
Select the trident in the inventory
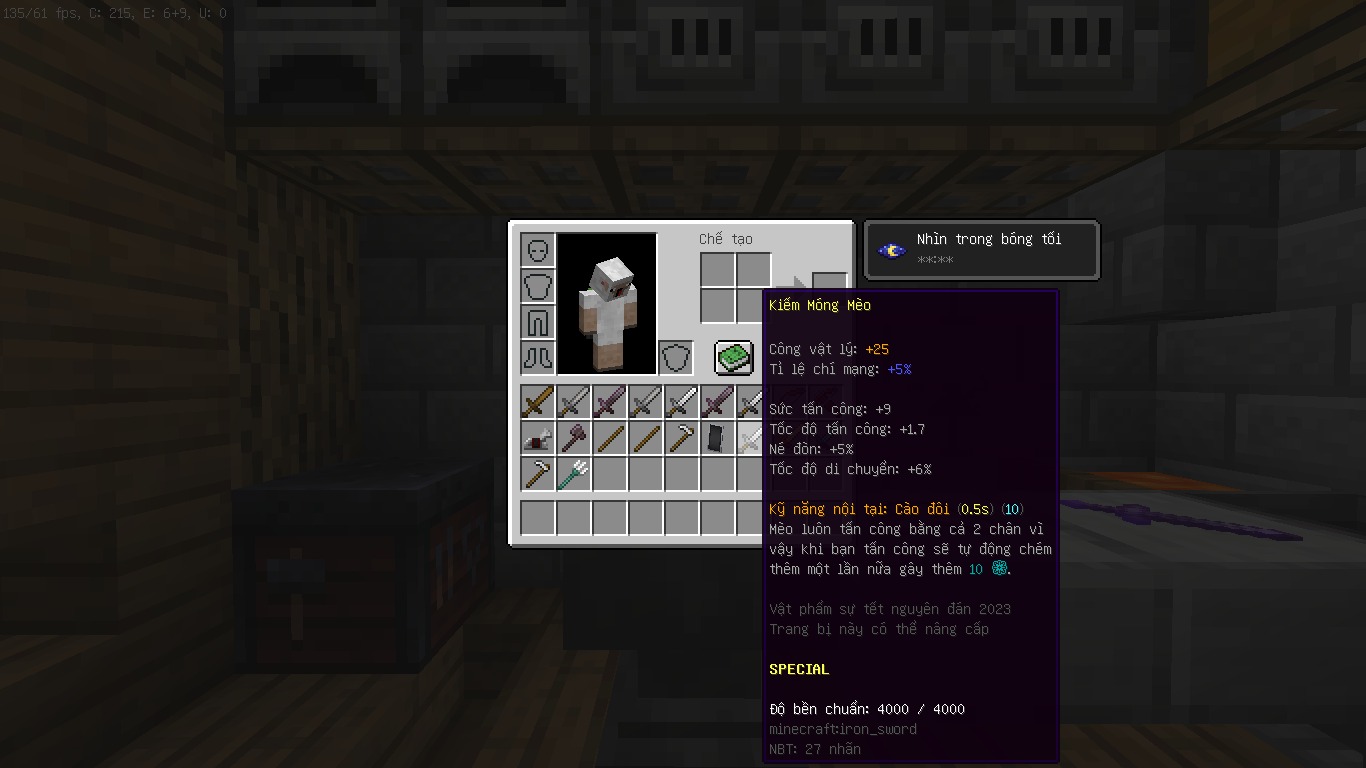(x=574, y=474)
